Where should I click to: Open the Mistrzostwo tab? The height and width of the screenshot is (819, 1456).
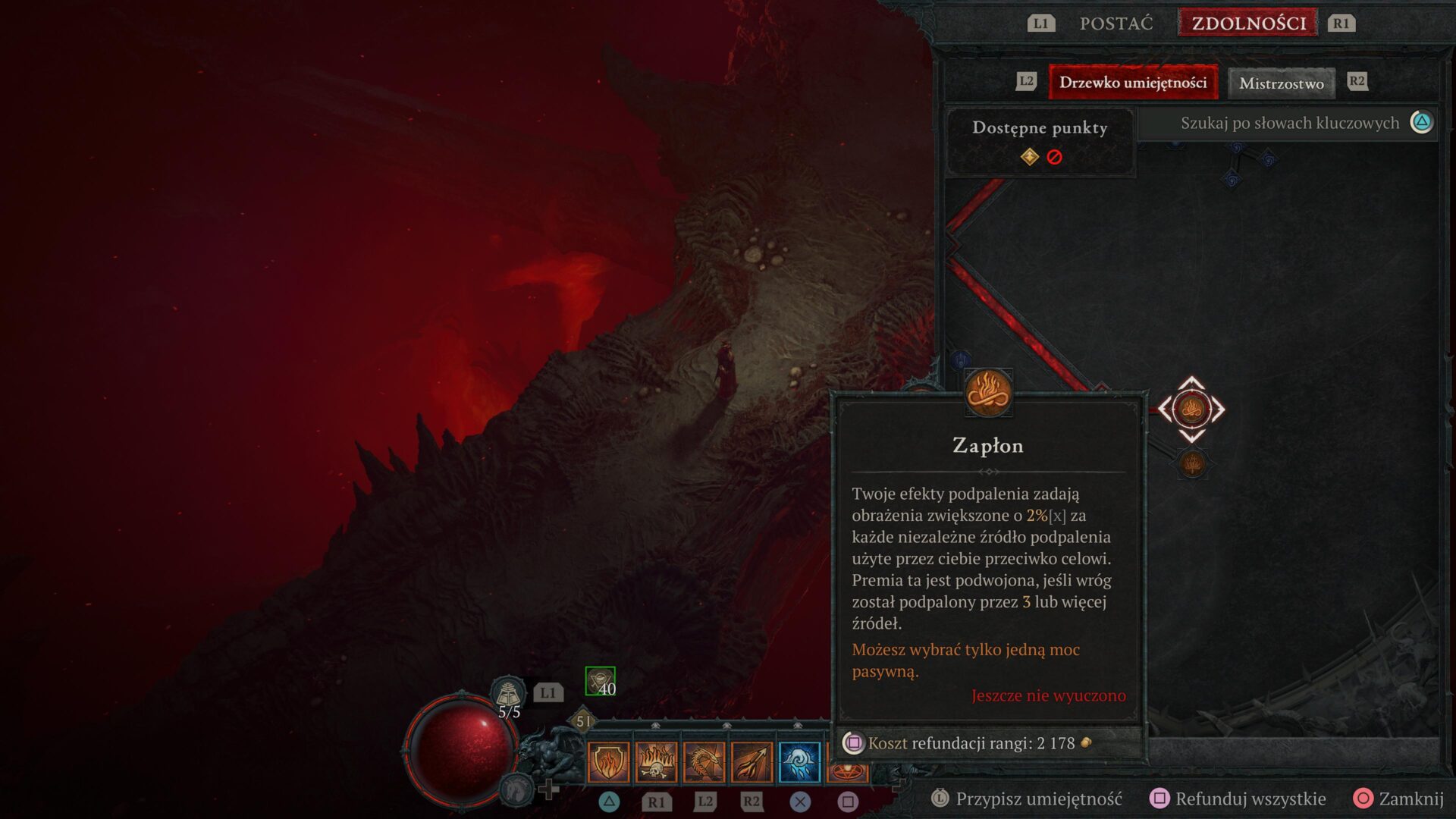1281,82
